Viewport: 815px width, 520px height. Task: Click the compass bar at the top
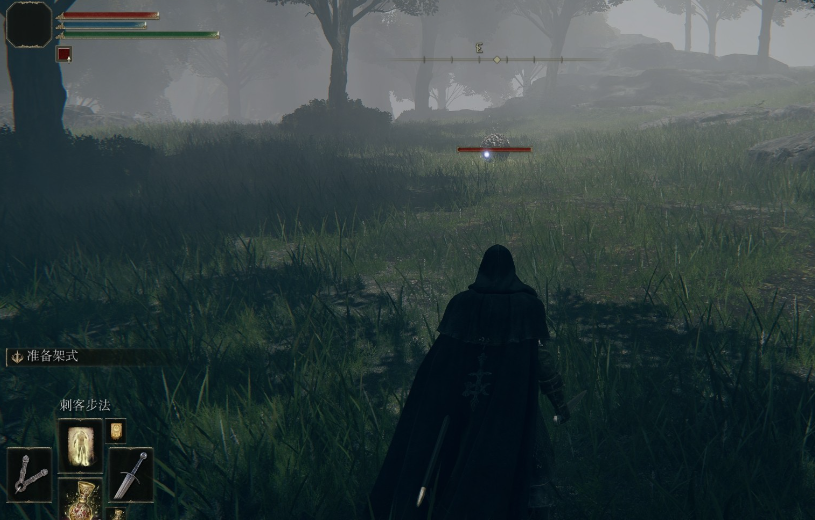(x=496, y=60)
